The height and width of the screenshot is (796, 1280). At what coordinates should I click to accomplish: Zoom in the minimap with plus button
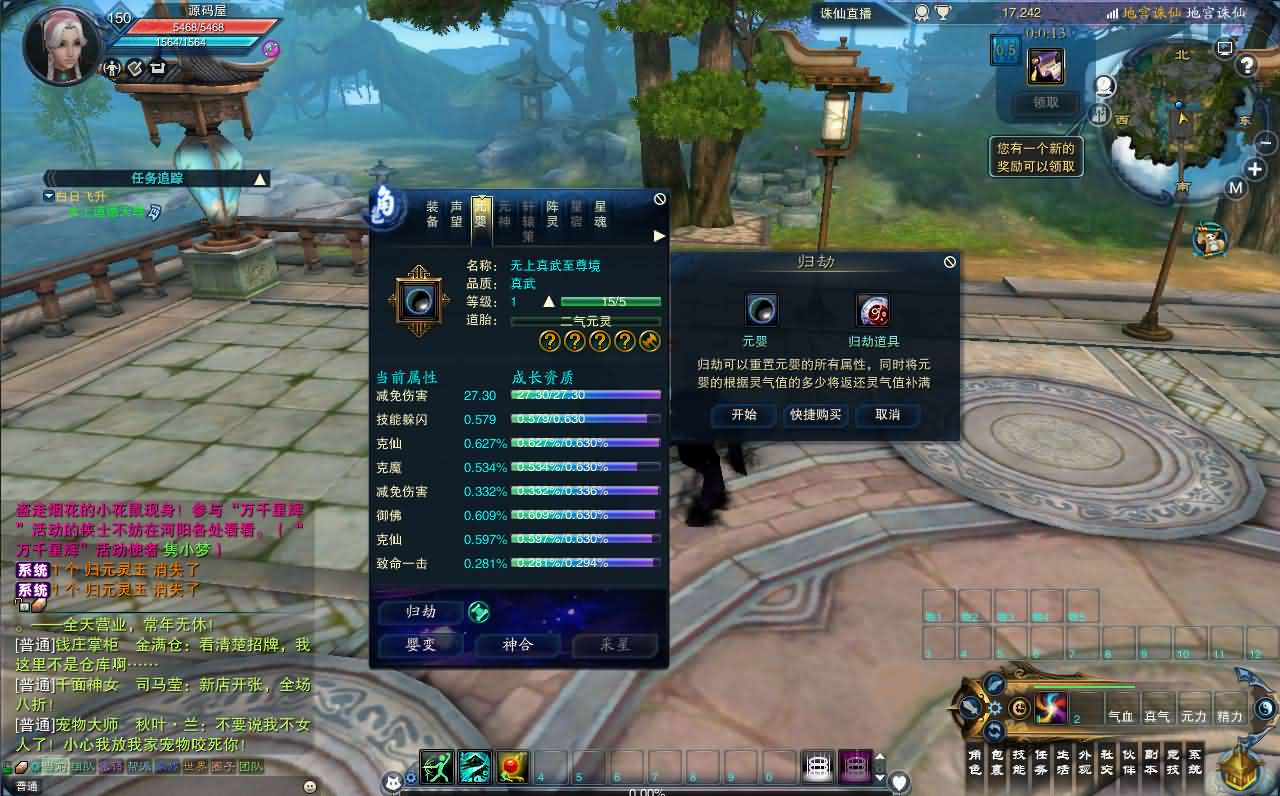click(x=1255, y=168)
